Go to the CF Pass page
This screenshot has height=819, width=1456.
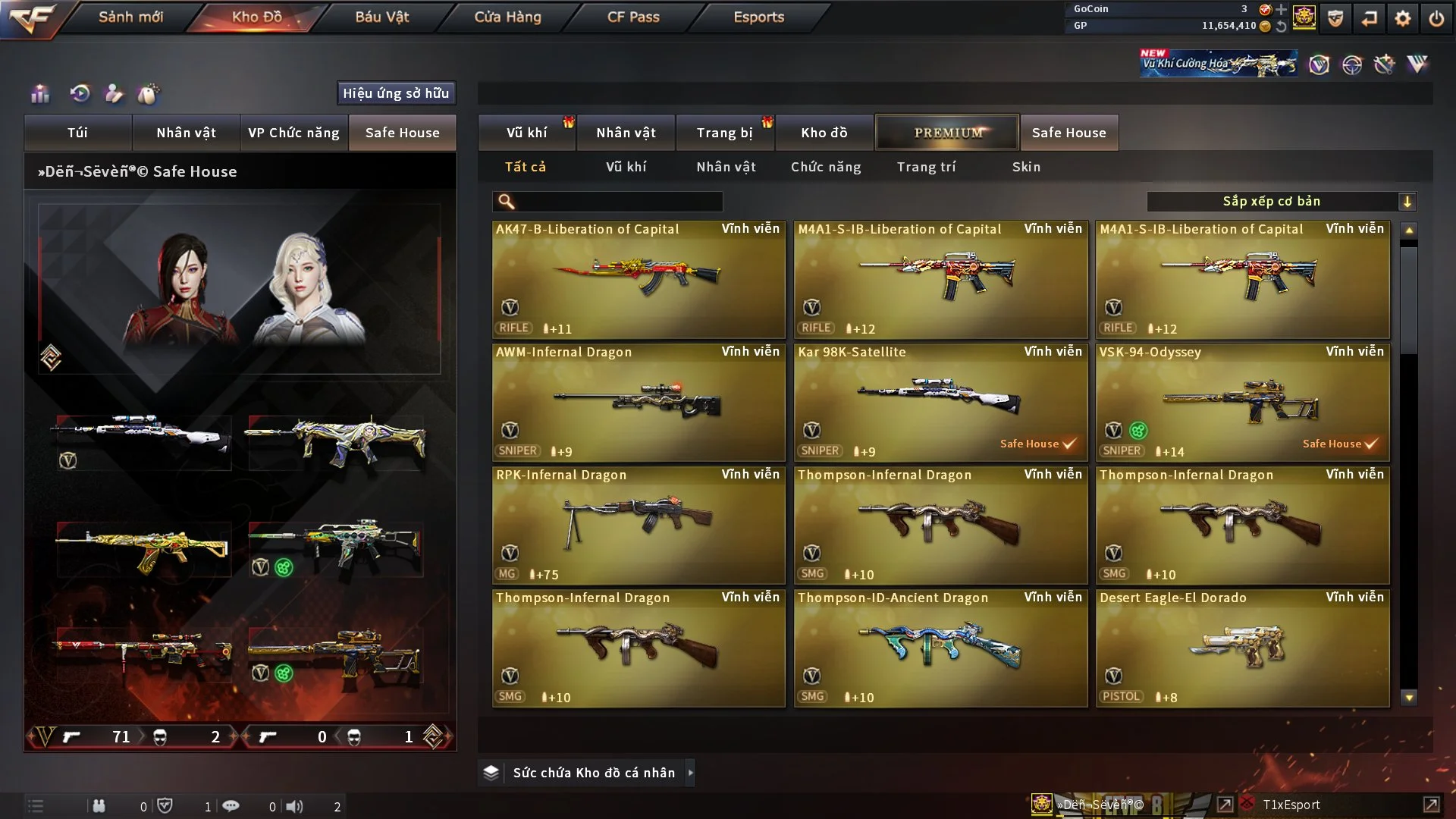633,17
